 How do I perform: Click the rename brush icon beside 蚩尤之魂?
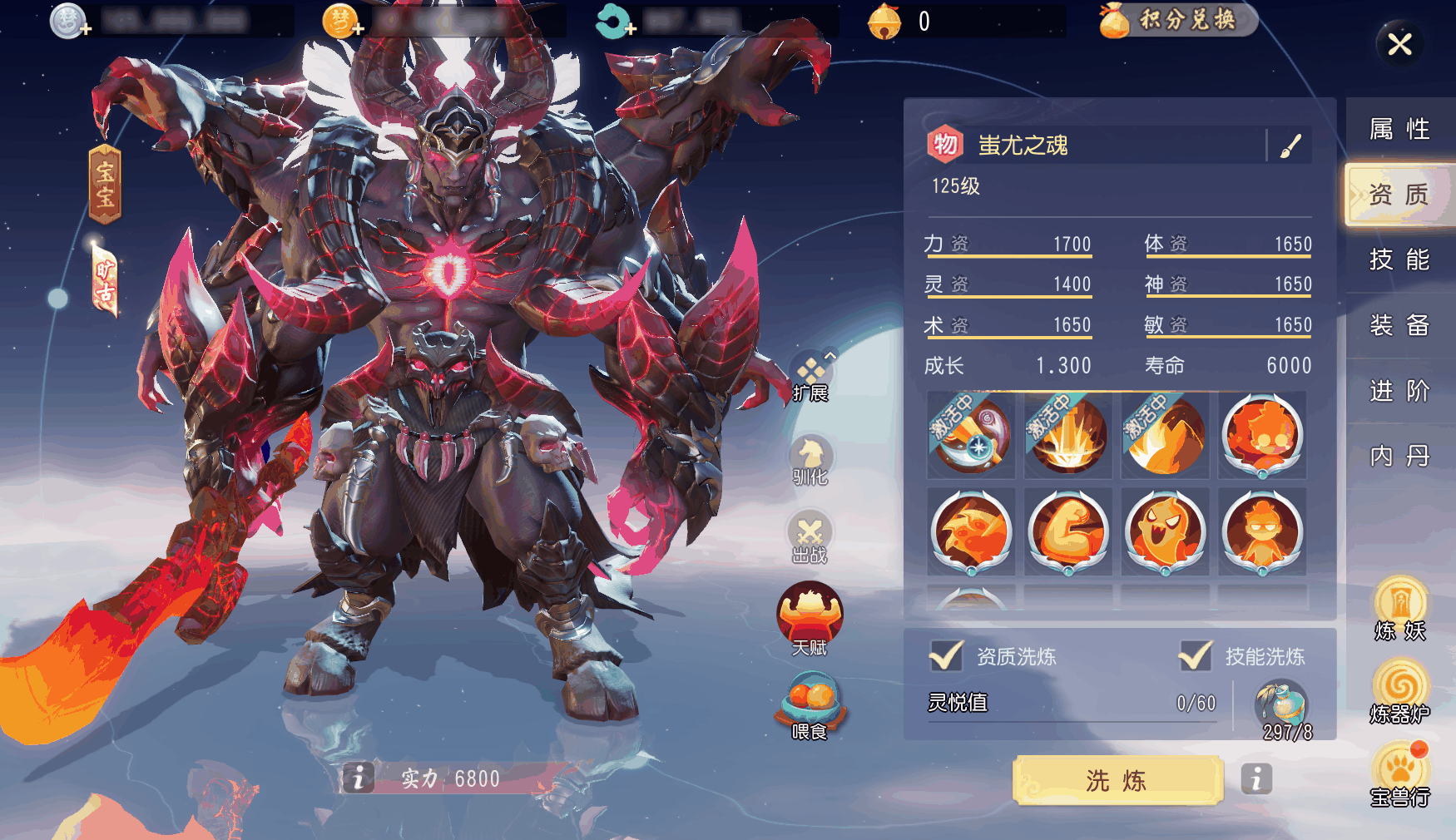[x=1289, y=145]
